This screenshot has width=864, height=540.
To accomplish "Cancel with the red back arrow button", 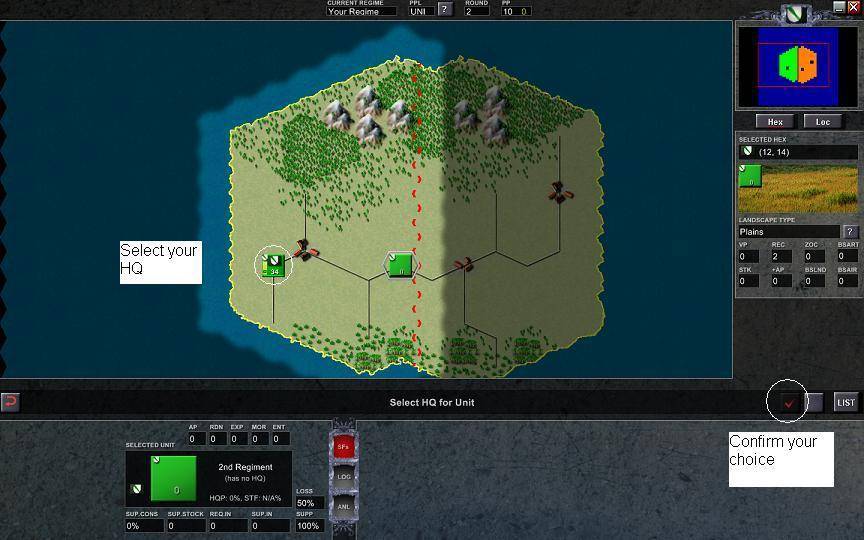I will click(x=10, y=402).
